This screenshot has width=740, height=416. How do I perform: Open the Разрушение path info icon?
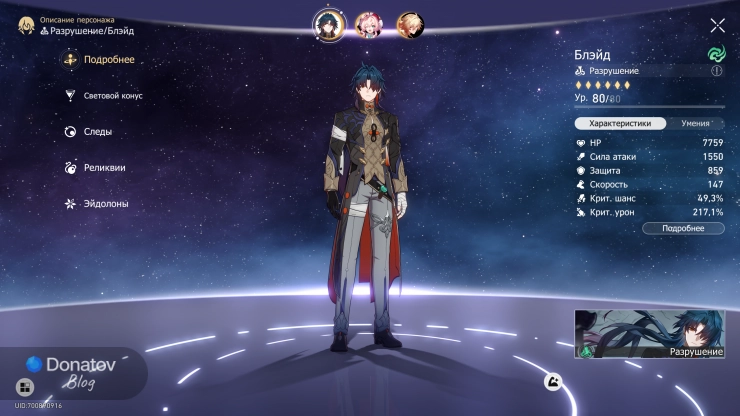[x=716, y=71]
